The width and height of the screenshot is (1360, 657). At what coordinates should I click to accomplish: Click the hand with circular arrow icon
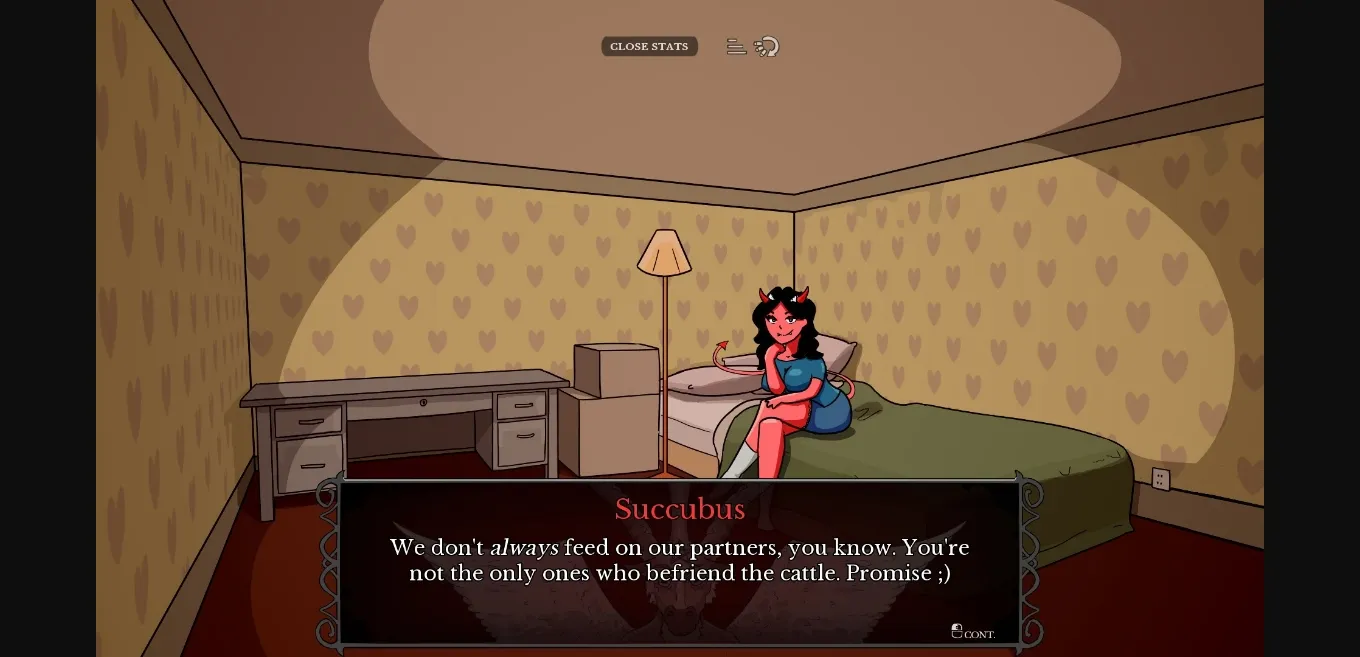[x=767, y=47]
